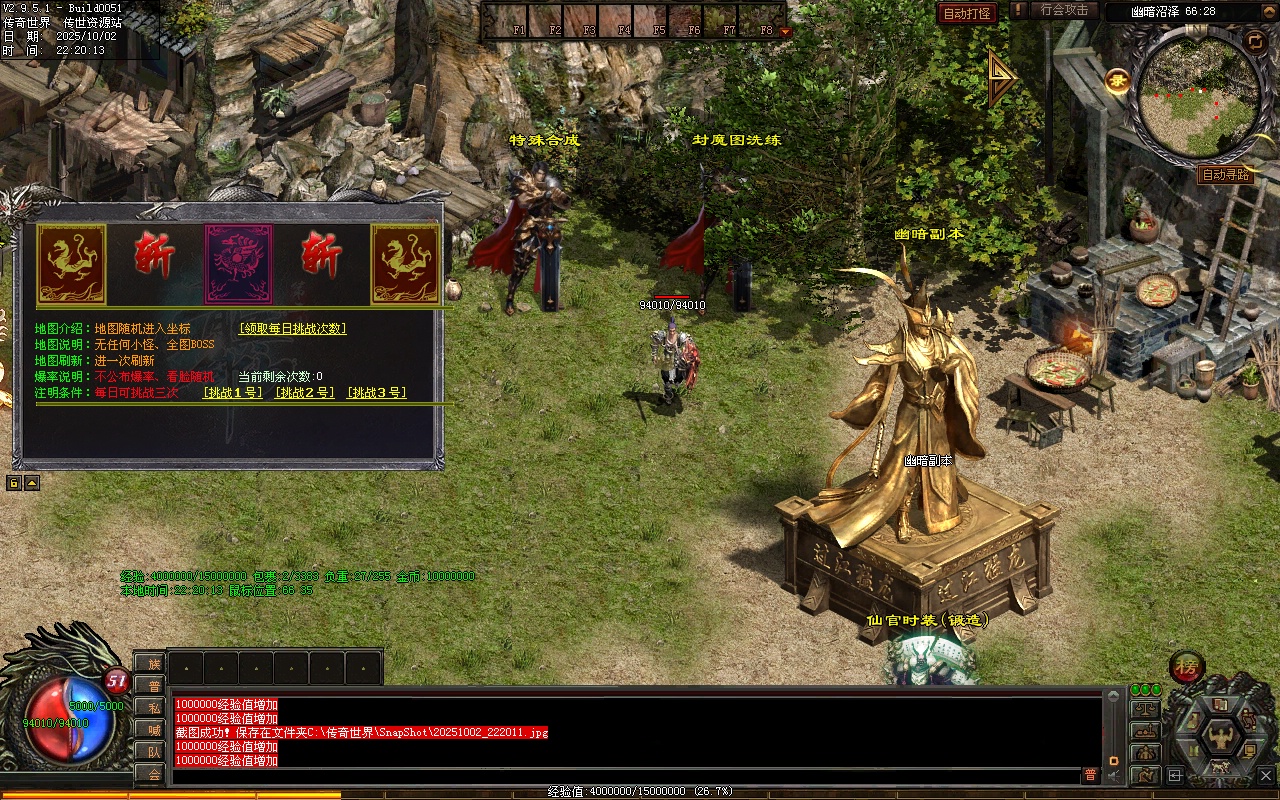1280x800 pixels.
Task: Choose the 挑战2号 challenge option
Action: (x=305, y=393)
